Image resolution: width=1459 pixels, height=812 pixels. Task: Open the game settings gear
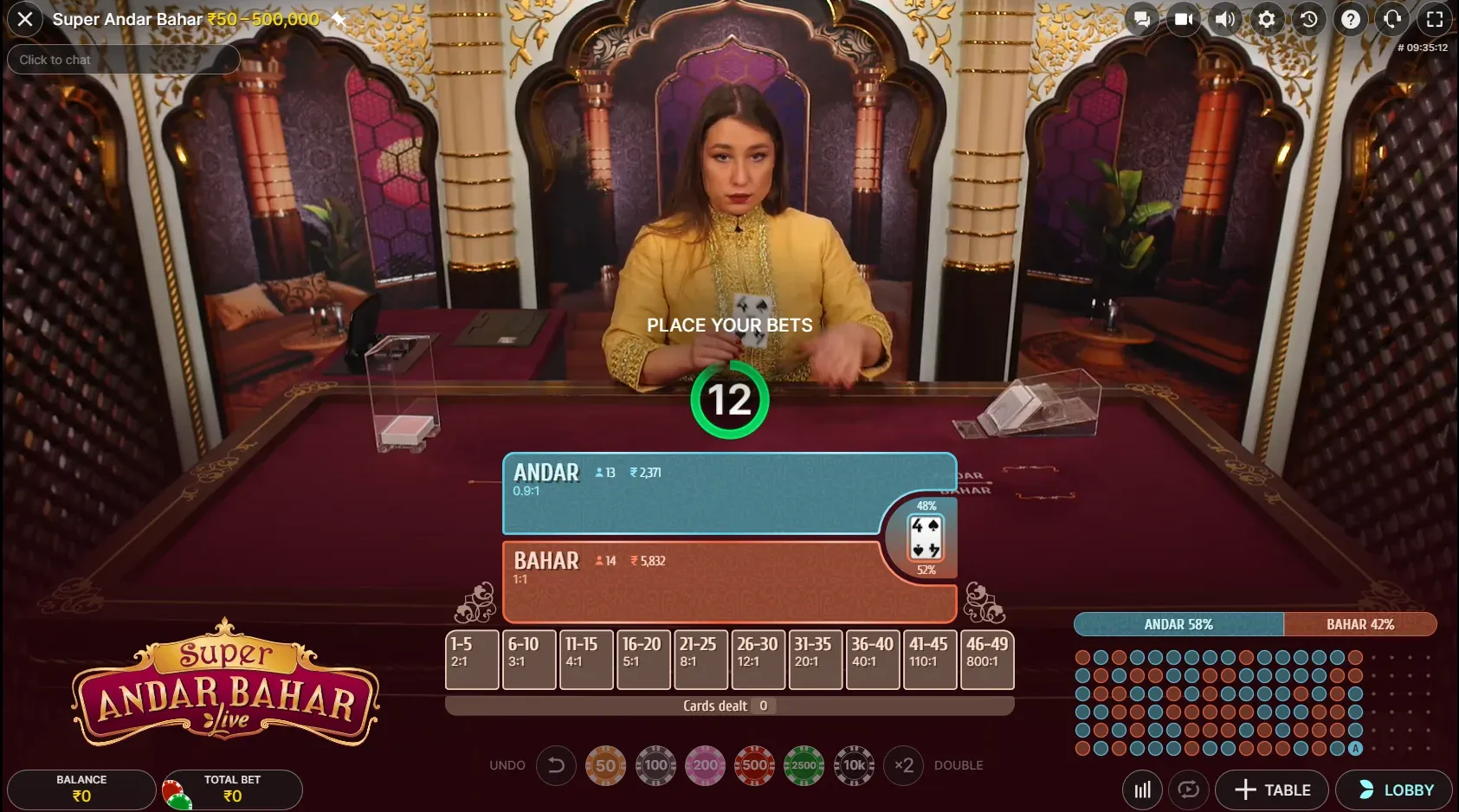click(x=1266, y=19)
